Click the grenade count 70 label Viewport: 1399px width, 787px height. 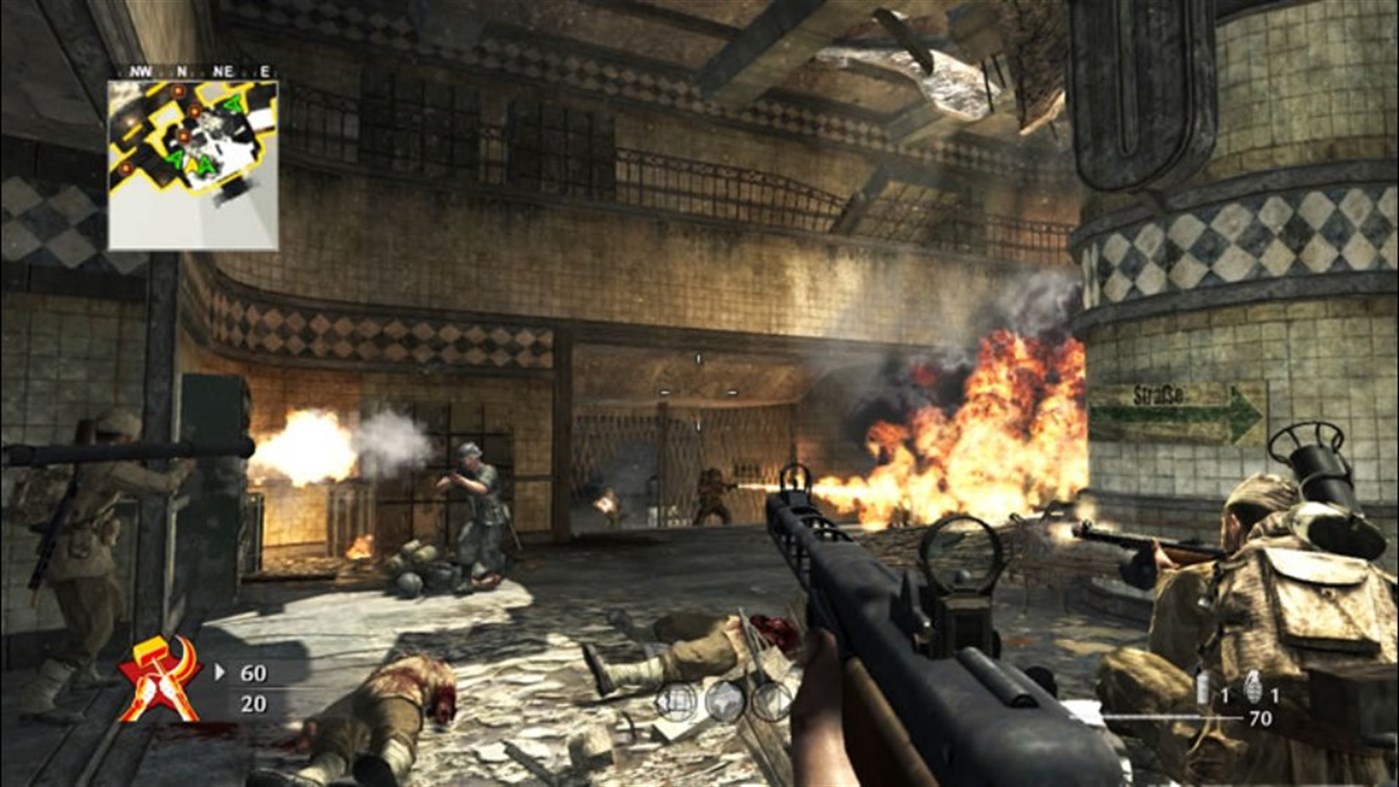click(x=1259, y=718)
